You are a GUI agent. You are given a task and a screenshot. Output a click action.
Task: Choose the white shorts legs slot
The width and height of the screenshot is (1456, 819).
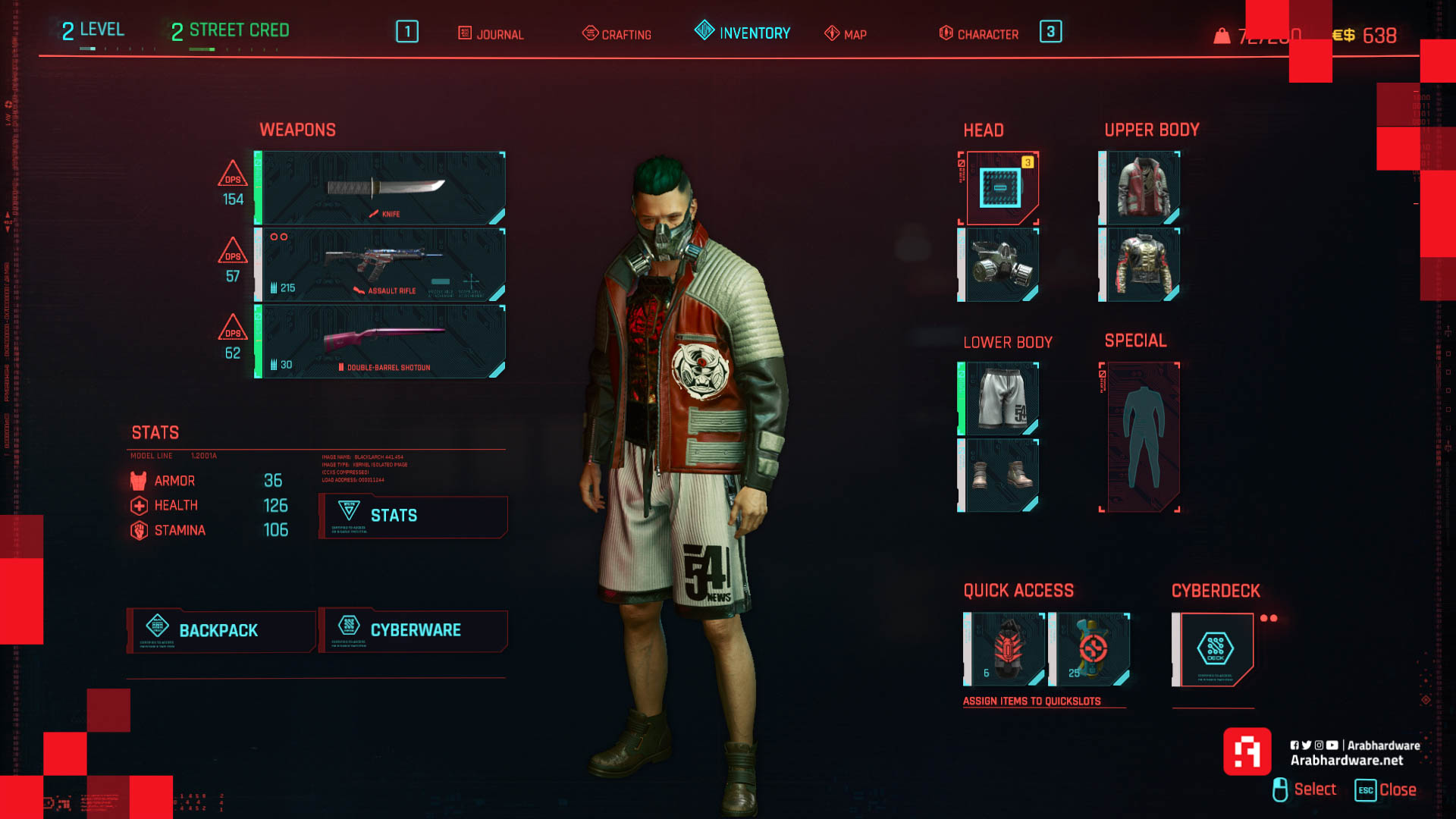999,399
